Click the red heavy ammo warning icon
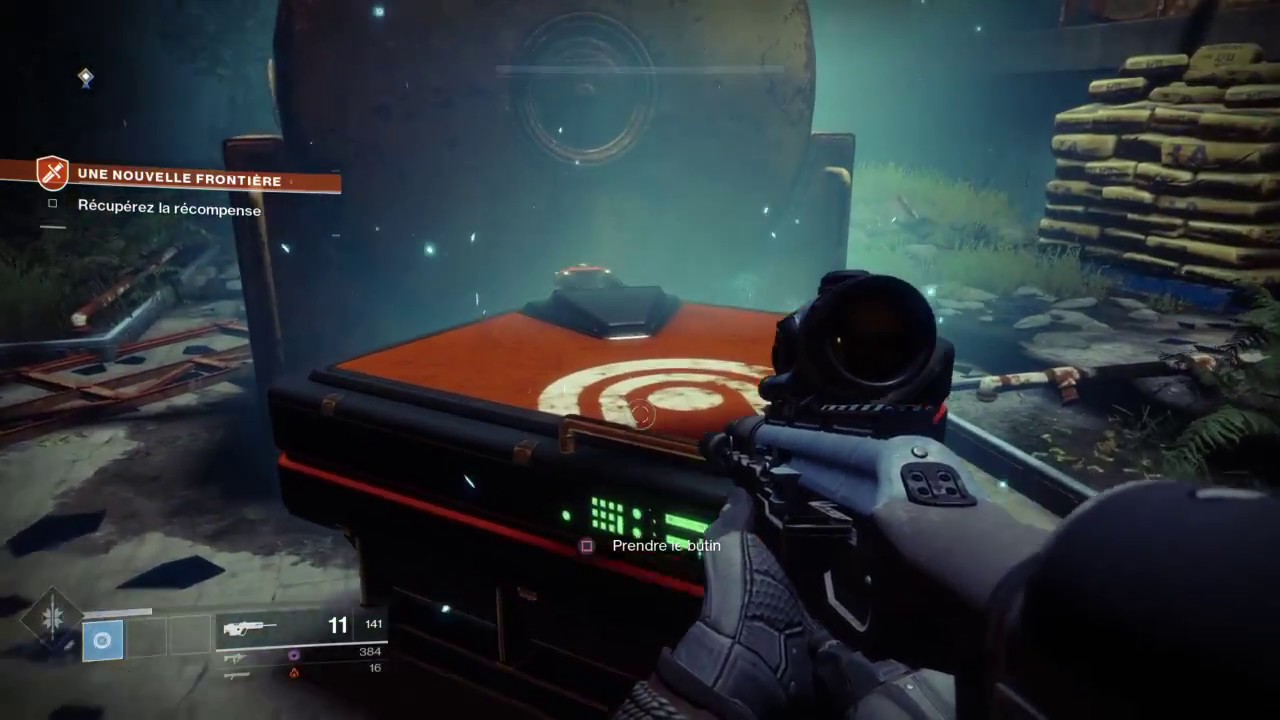 (x=293, y=673)
